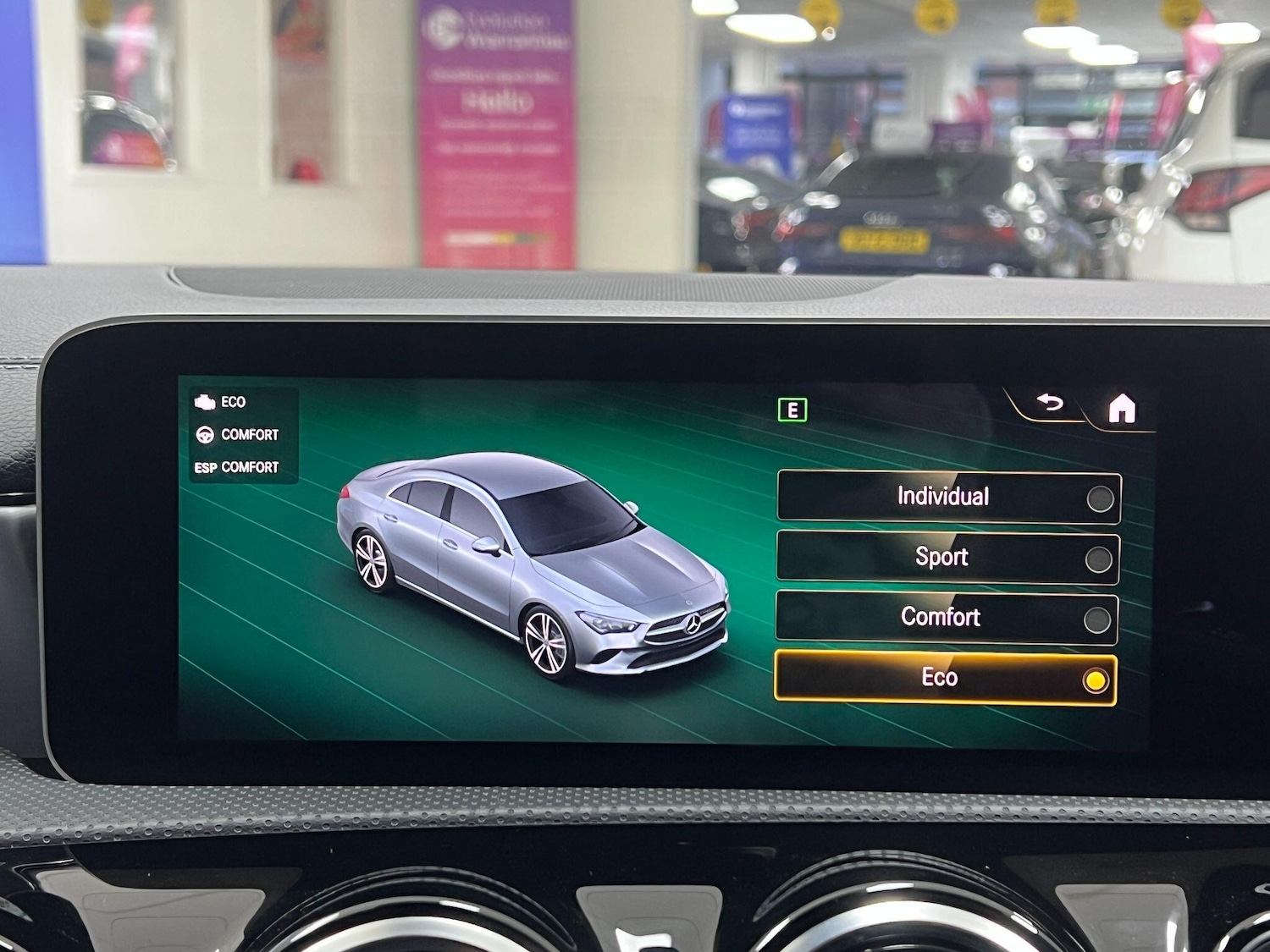Select the Sport radio button
This screenshot has height=952, width=1270.
pyautogui.click(x=1101, y=557)
